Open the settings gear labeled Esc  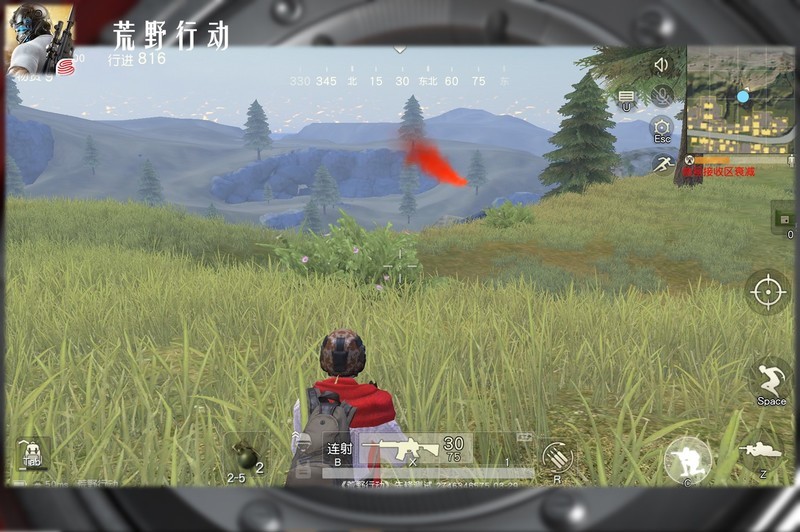(661, 129)
